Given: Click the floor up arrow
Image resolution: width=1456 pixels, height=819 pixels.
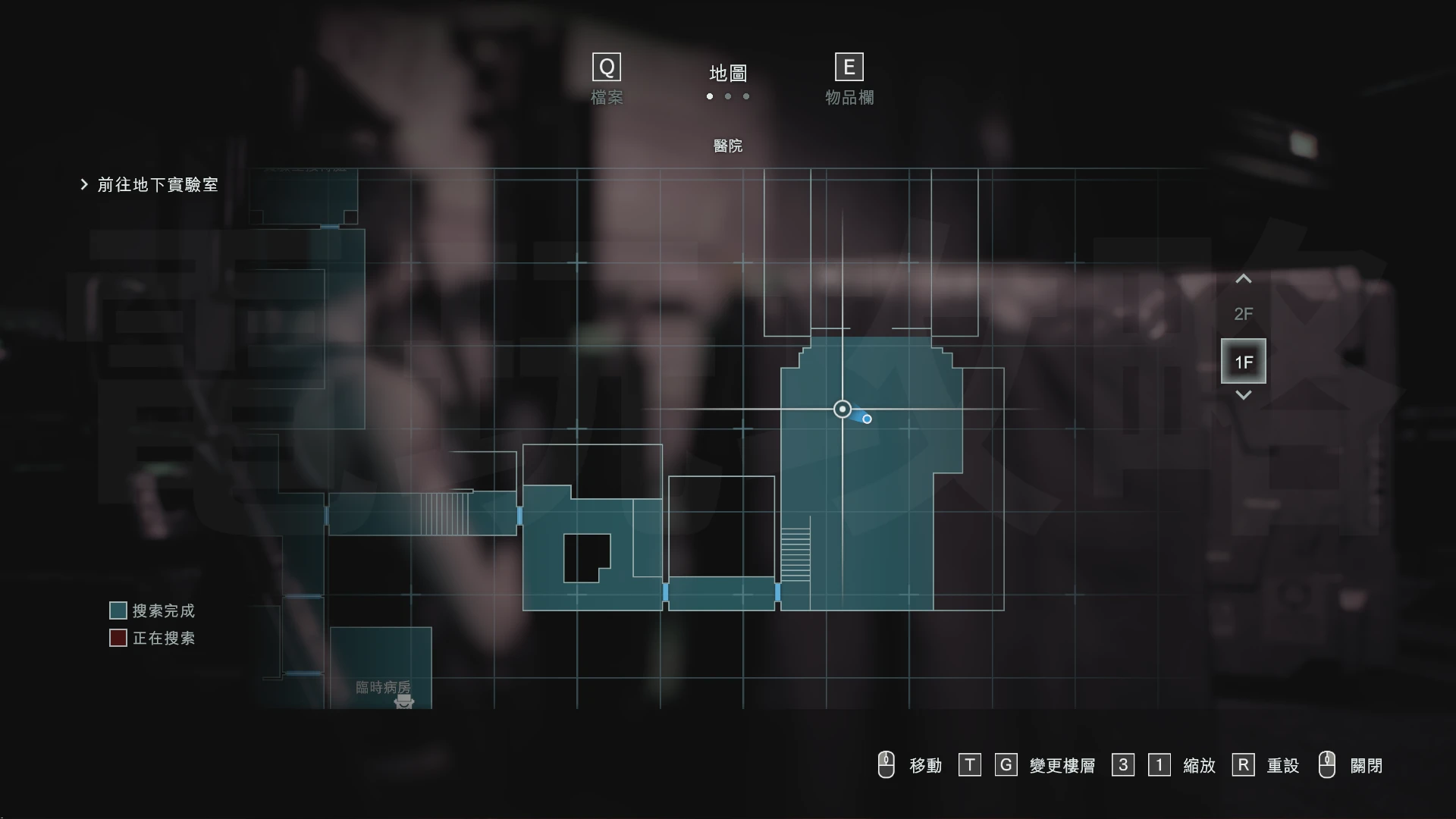Looking at the screenshot, I should point(1243,279).
